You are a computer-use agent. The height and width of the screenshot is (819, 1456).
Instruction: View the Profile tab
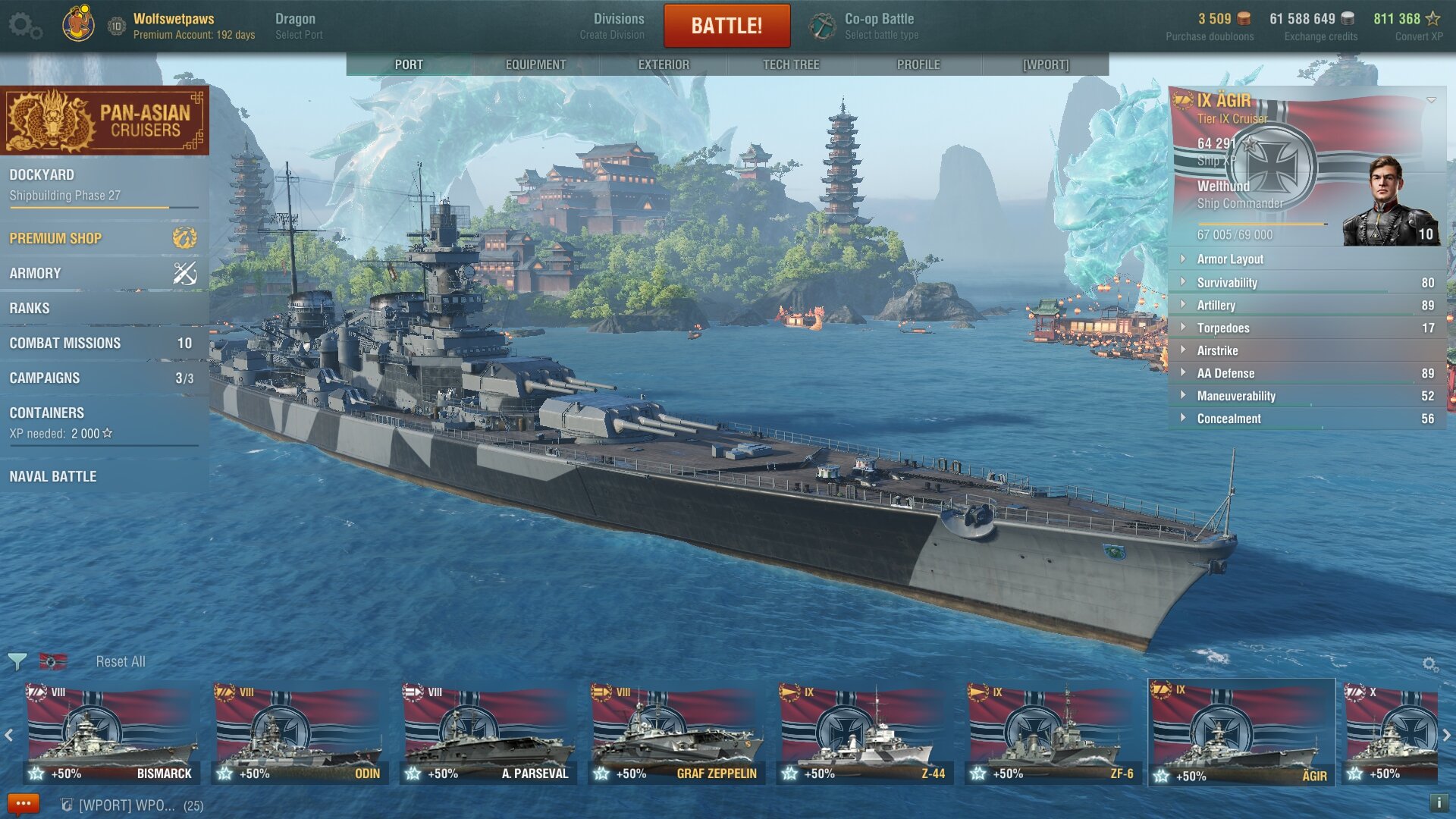pyautogui.click(x=918, y=64)
